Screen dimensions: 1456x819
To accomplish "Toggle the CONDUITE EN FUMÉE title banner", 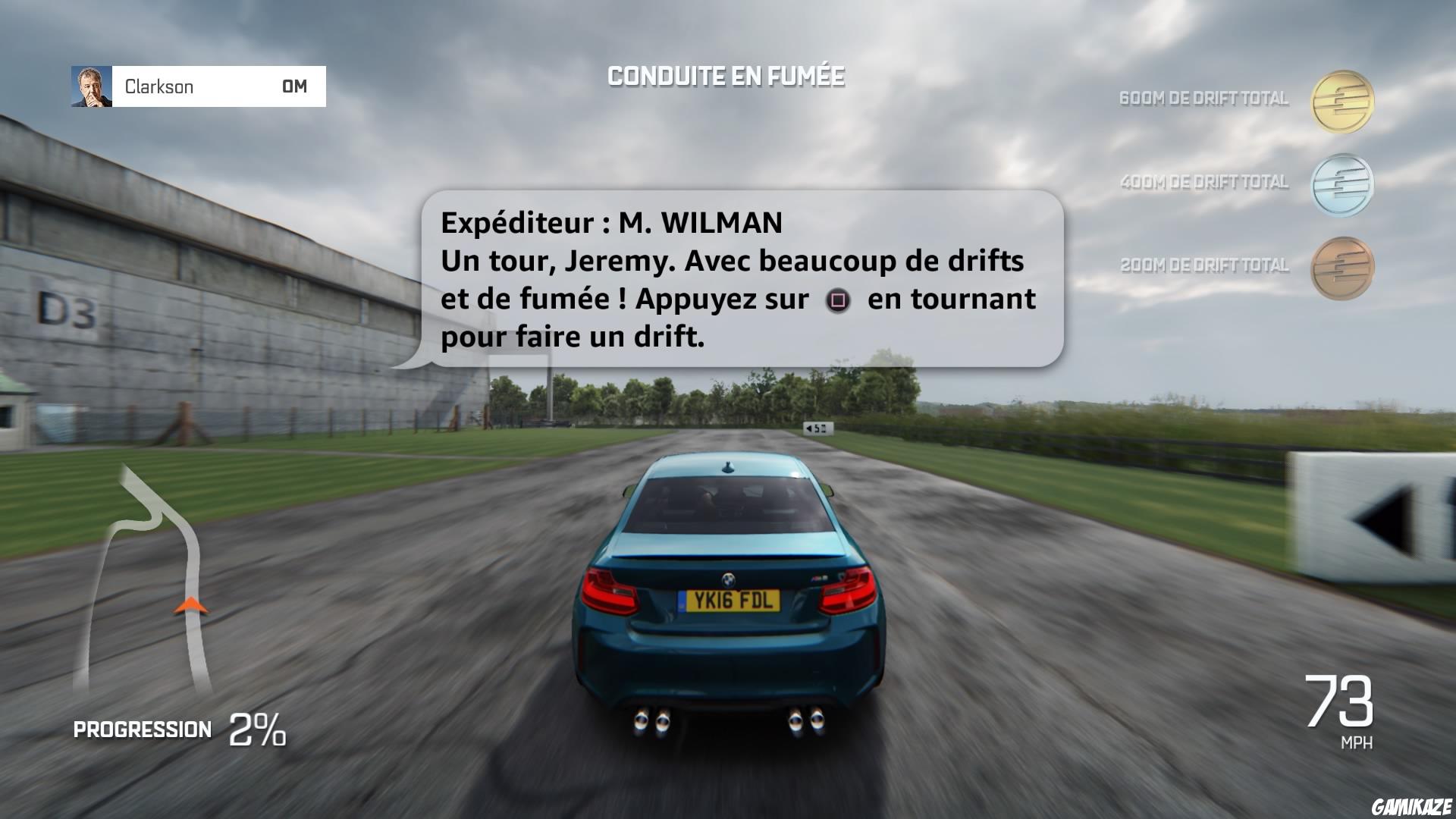I will [726, 74].
